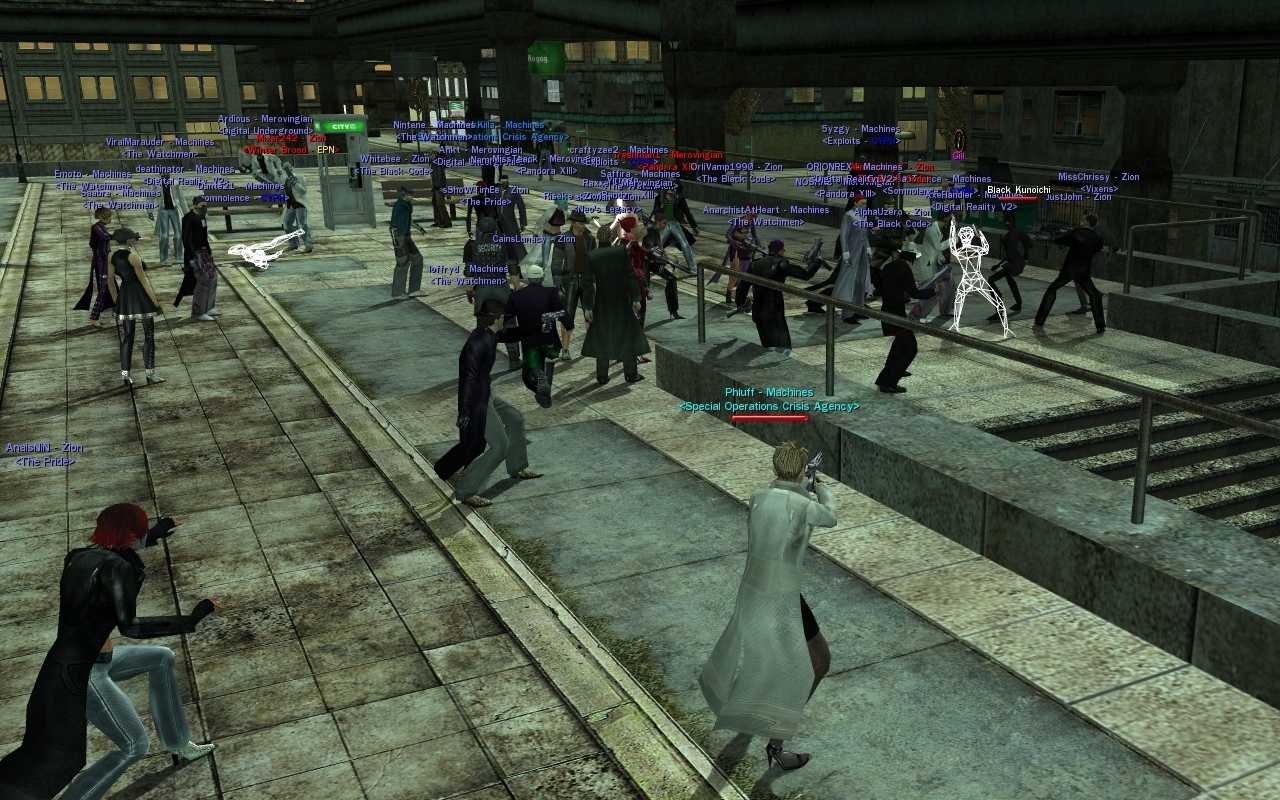The width and height of the screenshot is (1280, 800).
Task: Select the CainsLunacy nameplate
Action: click(x=533, y=239)
